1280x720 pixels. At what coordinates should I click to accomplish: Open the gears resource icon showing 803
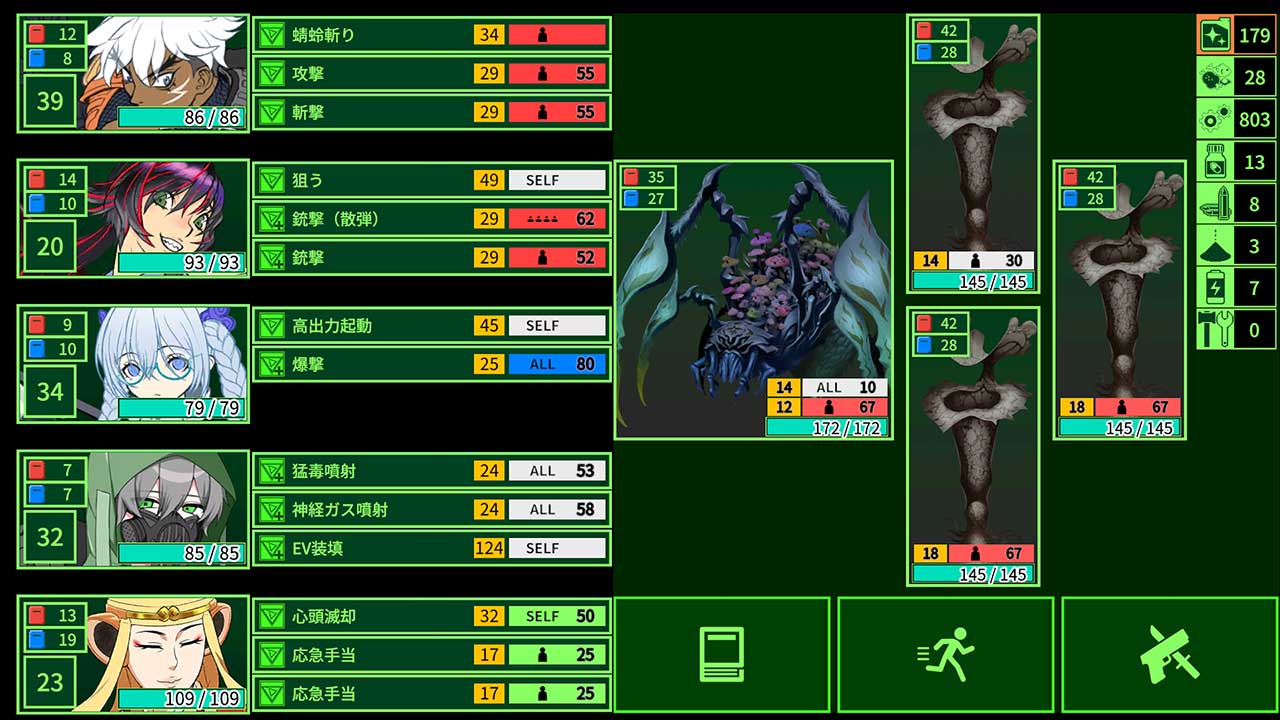point(1215,118)
